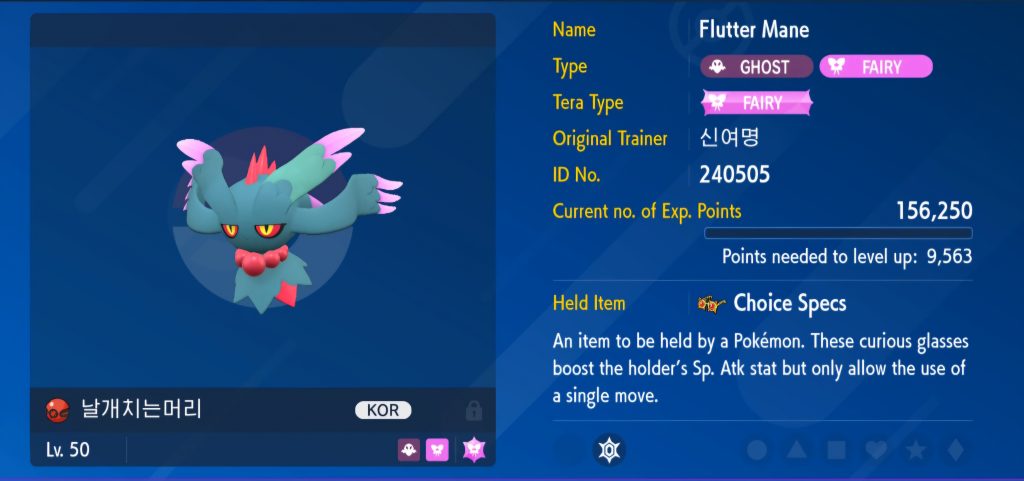Click the white star-shaped mark icon

608,450
